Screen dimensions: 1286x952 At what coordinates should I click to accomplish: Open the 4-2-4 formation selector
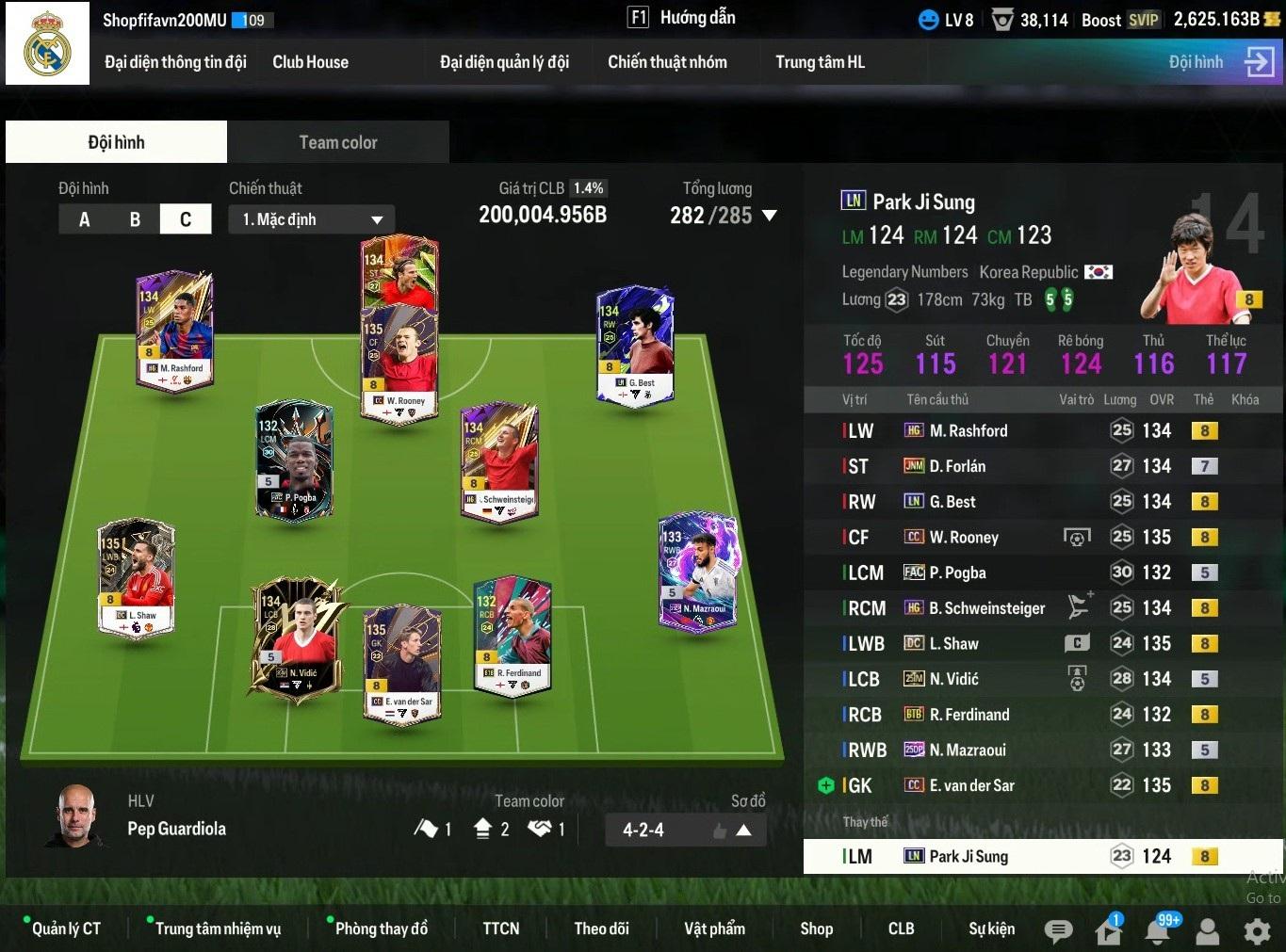685,830
